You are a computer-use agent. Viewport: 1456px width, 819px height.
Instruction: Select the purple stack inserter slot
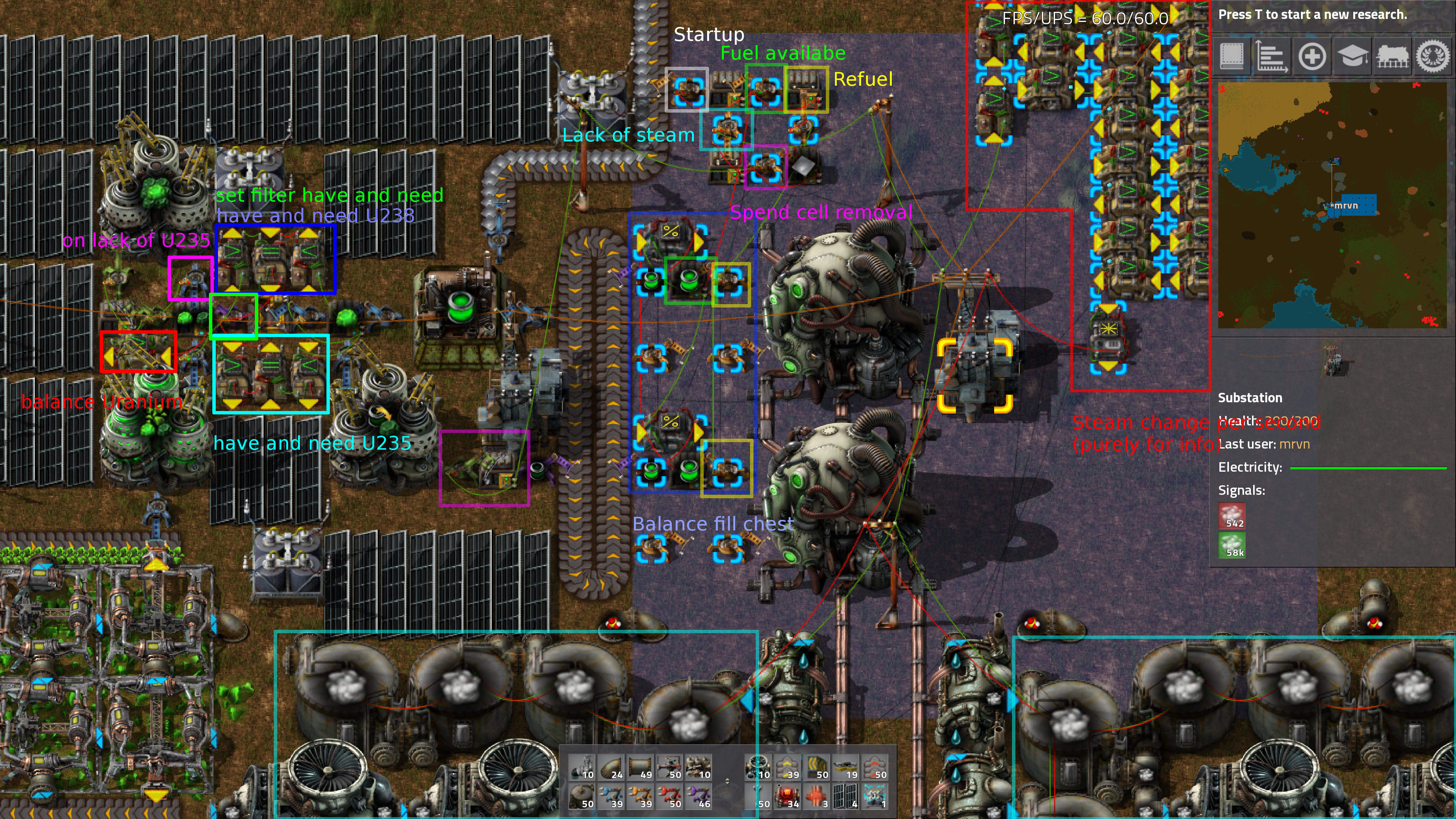point(698,797)
